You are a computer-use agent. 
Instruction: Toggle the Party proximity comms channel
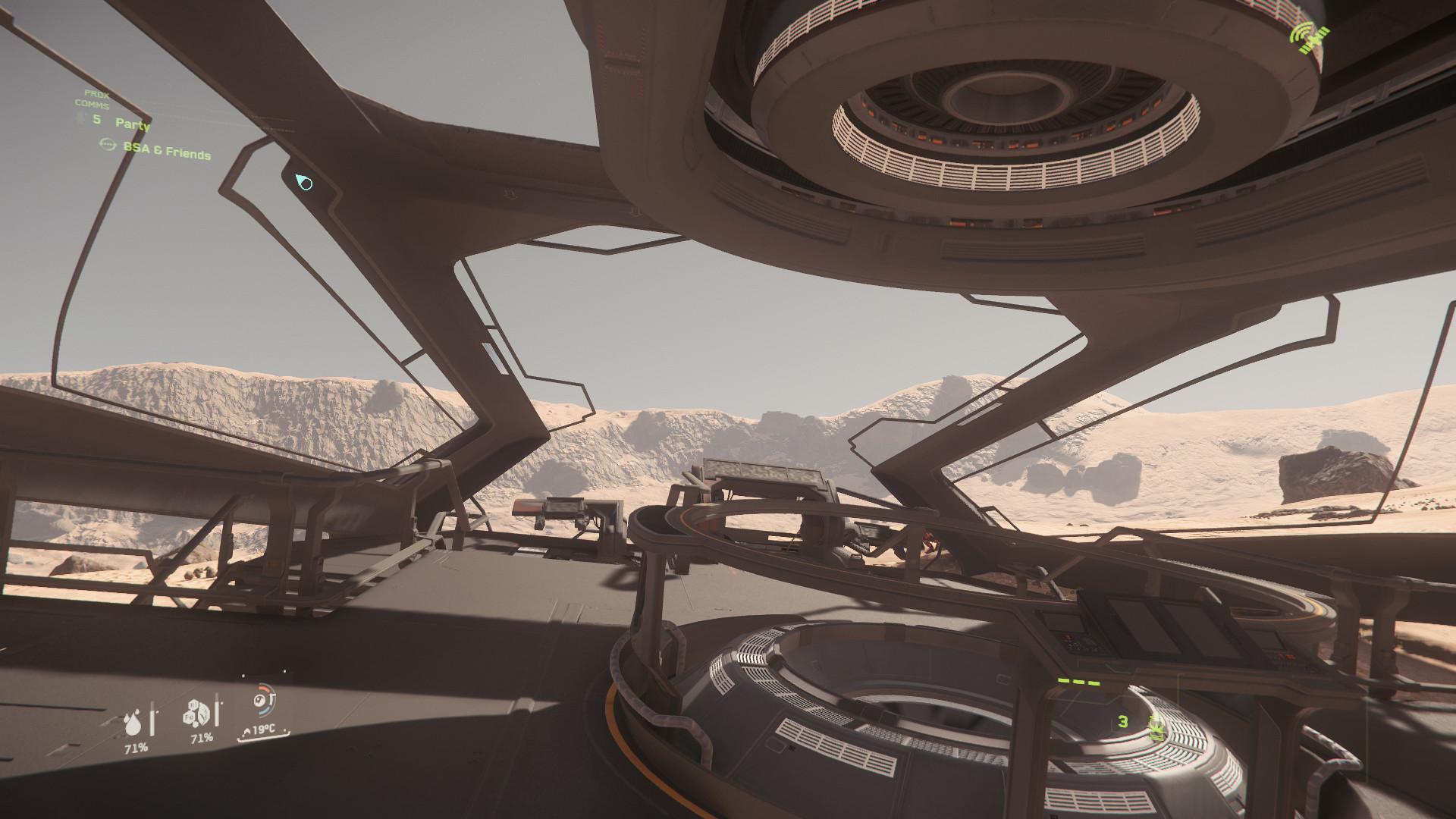pos(133,124)
